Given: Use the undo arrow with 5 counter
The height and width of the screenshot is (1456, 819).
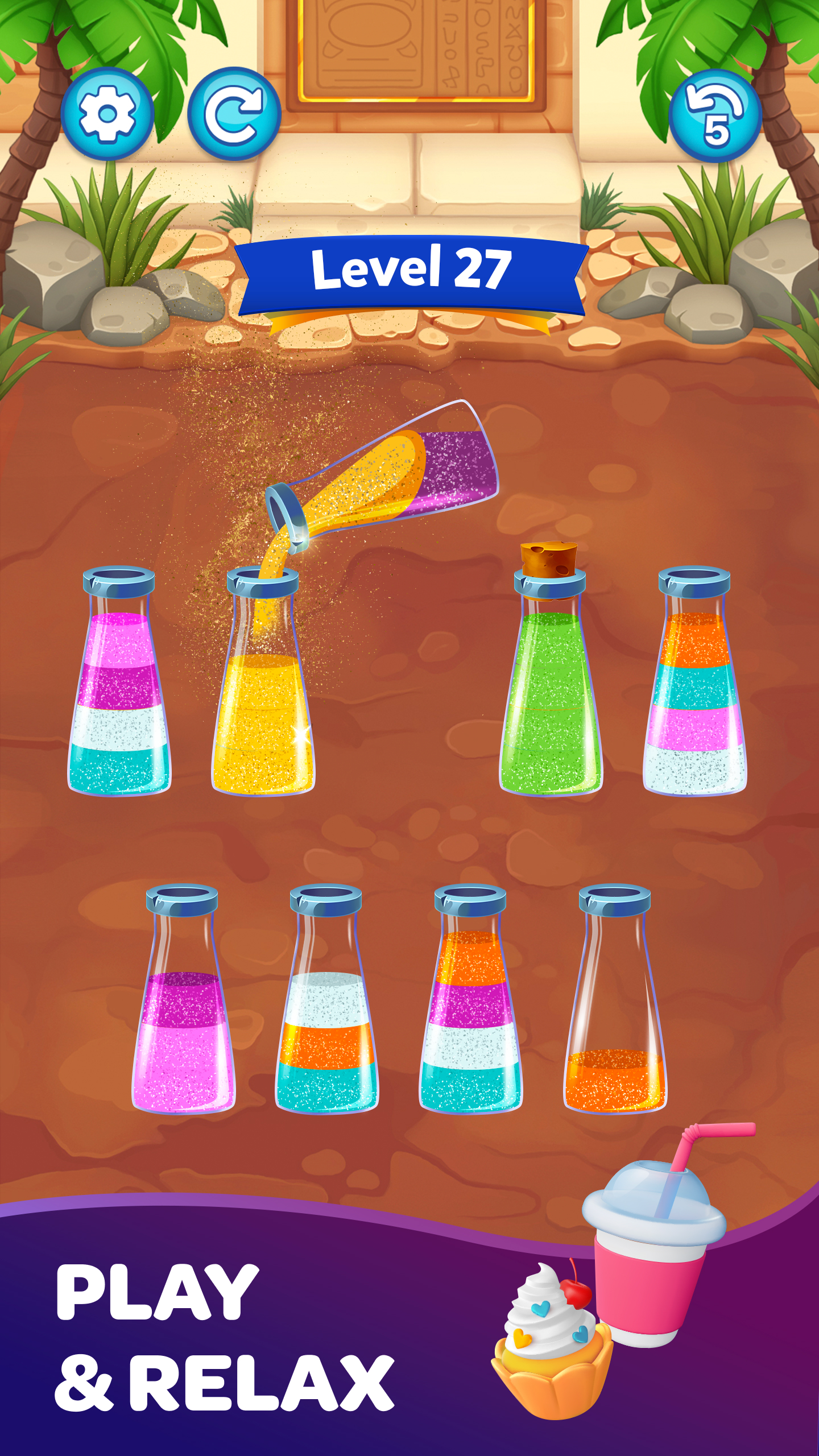Looking at the screenshot, I should (715, 117).
